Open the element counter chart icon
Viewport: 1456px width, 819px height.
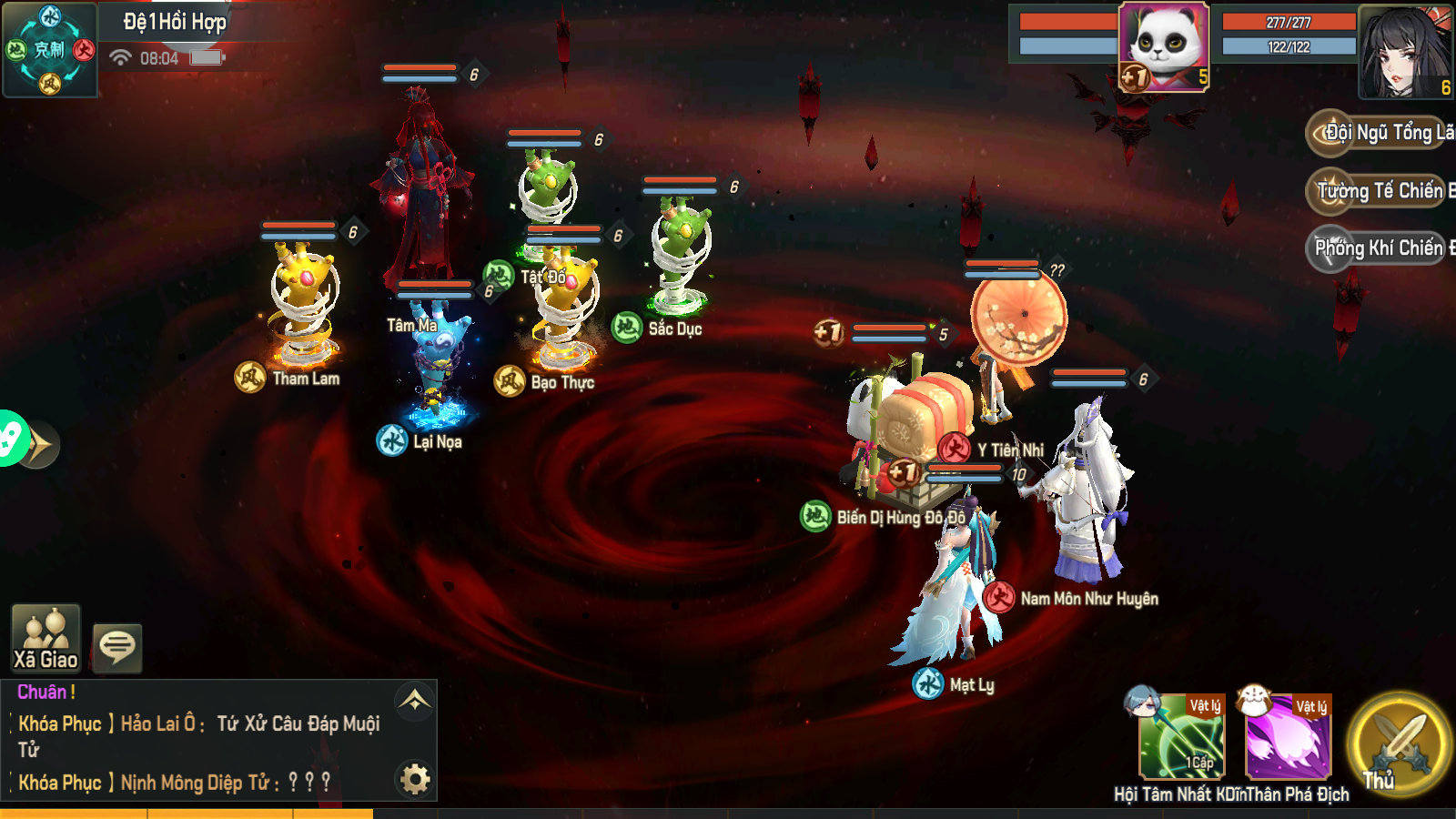click(x=50, y=49)
